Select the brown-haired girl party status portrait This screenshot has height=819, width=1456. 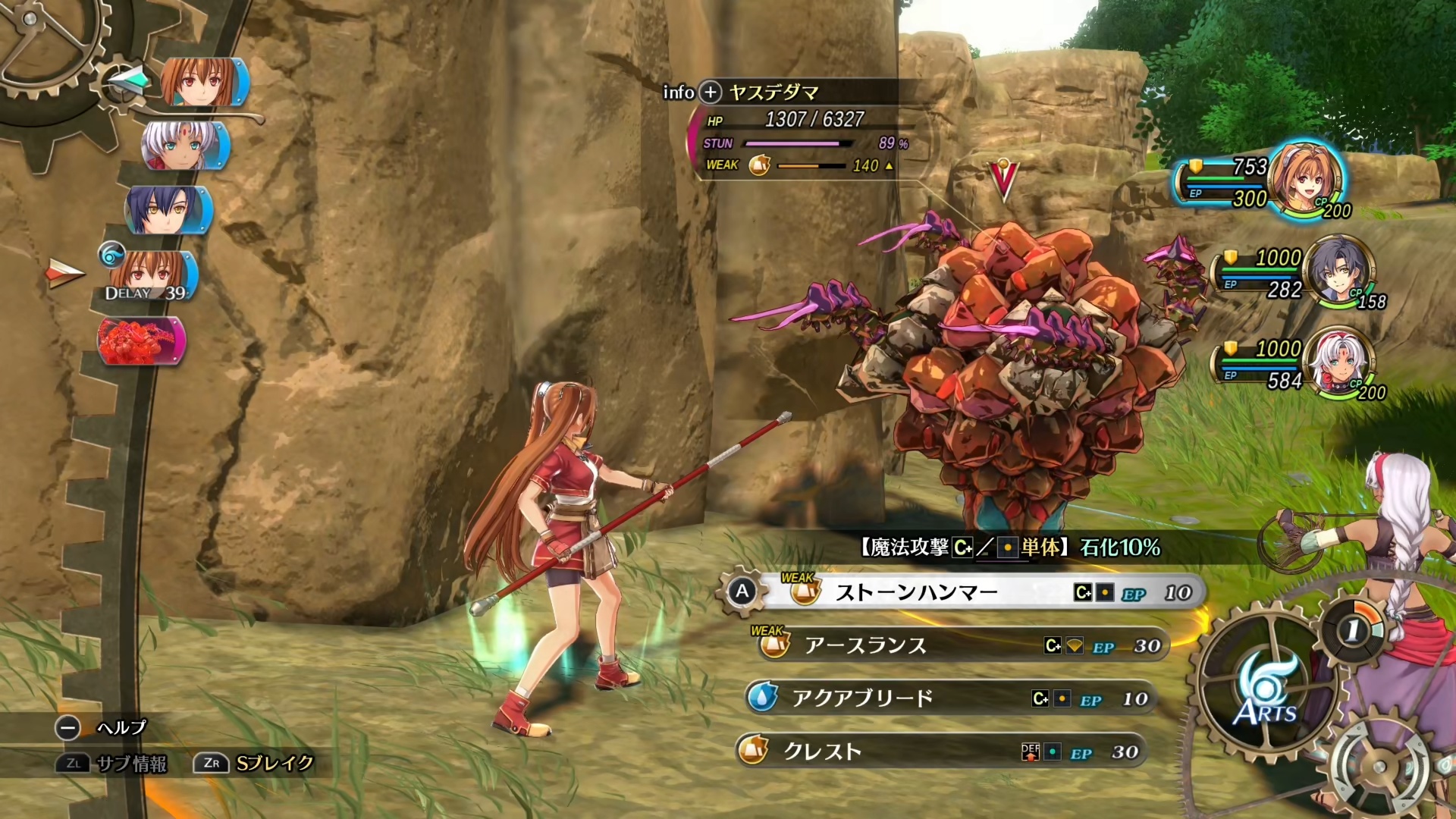(1306, 180)
